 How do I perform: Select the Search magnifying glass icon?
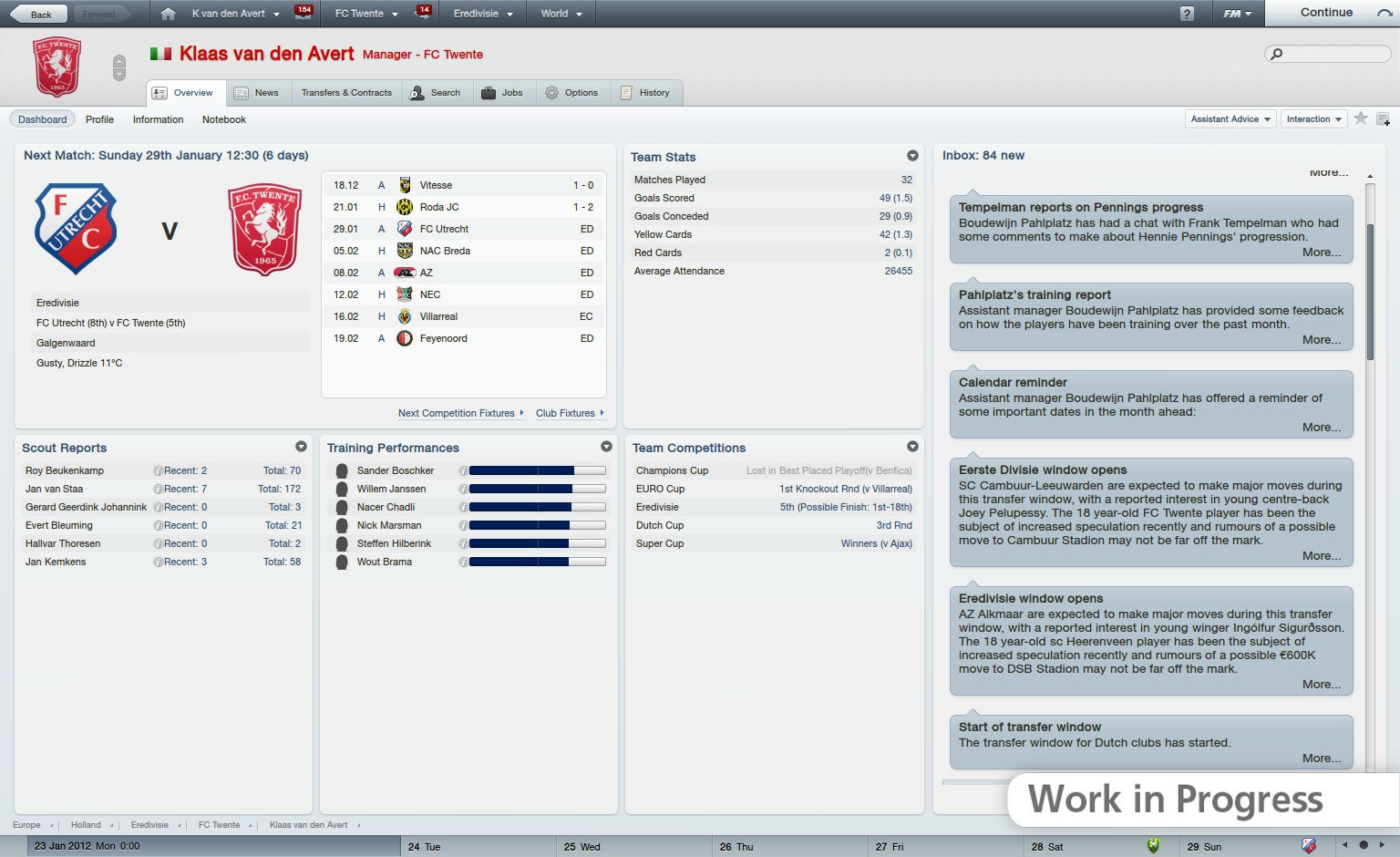click(x=417, y=92)
